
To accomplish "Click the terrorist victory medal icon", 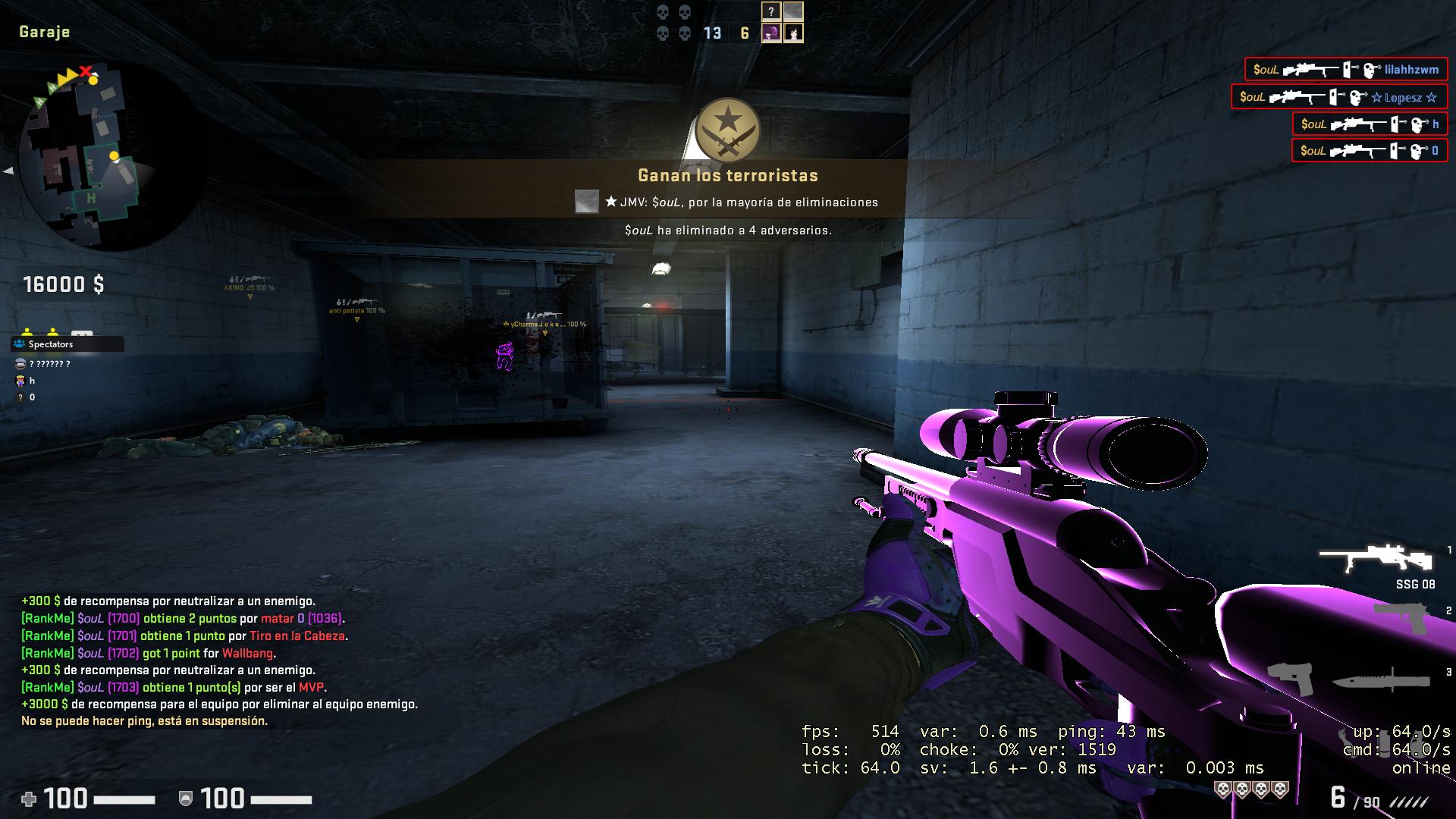I will (730, 130).
